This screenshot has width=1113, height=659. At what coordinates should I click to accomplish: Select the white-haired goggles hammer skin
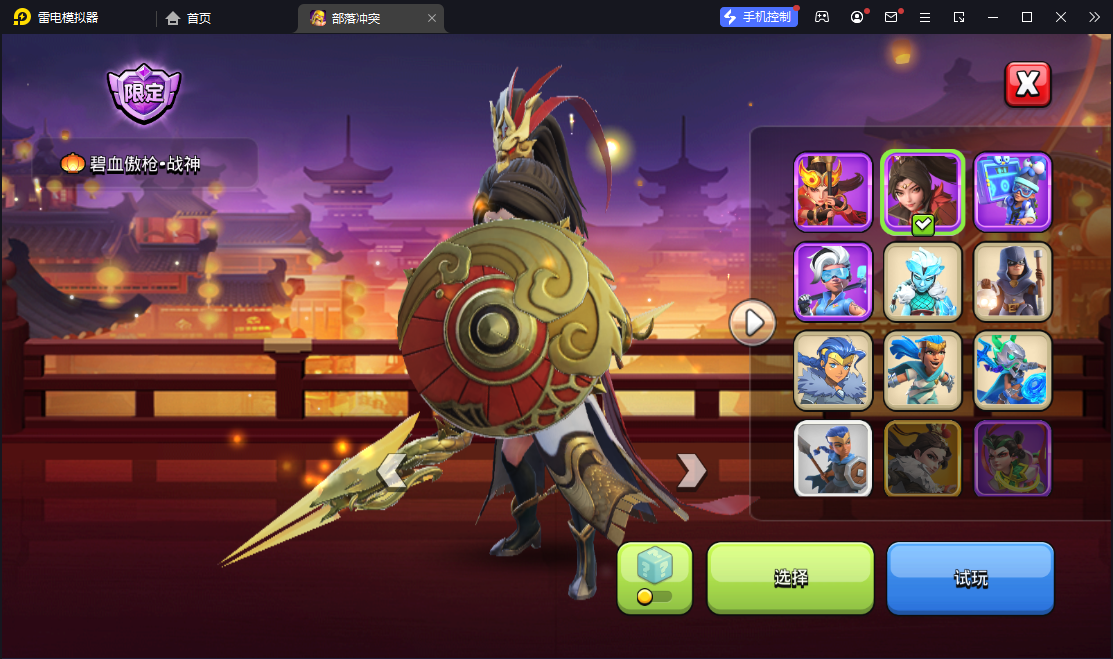[x=833, y=281]
